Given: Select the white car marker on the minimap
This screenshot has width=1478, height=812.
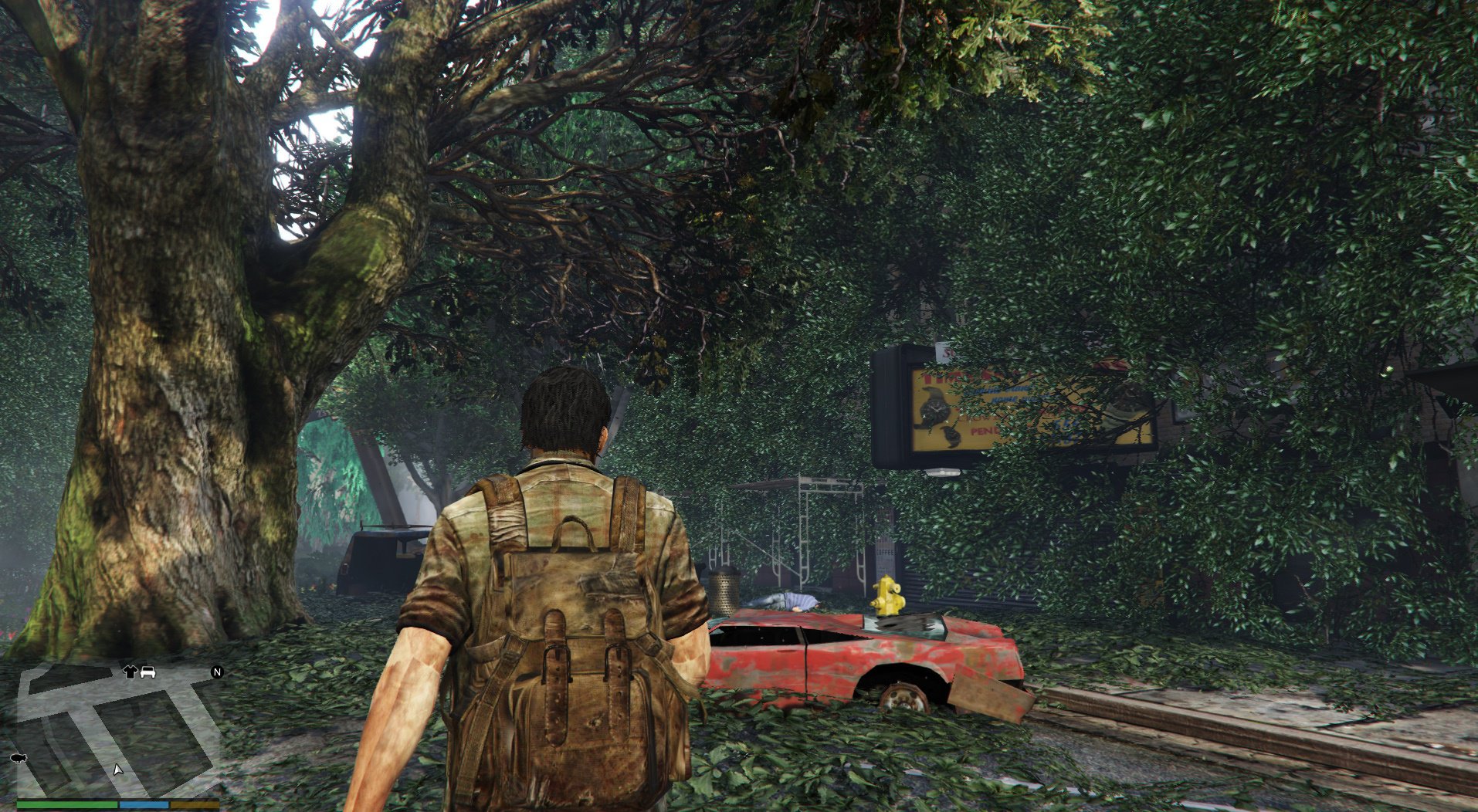Looking at the screenshot, I should tap(147, 672).
